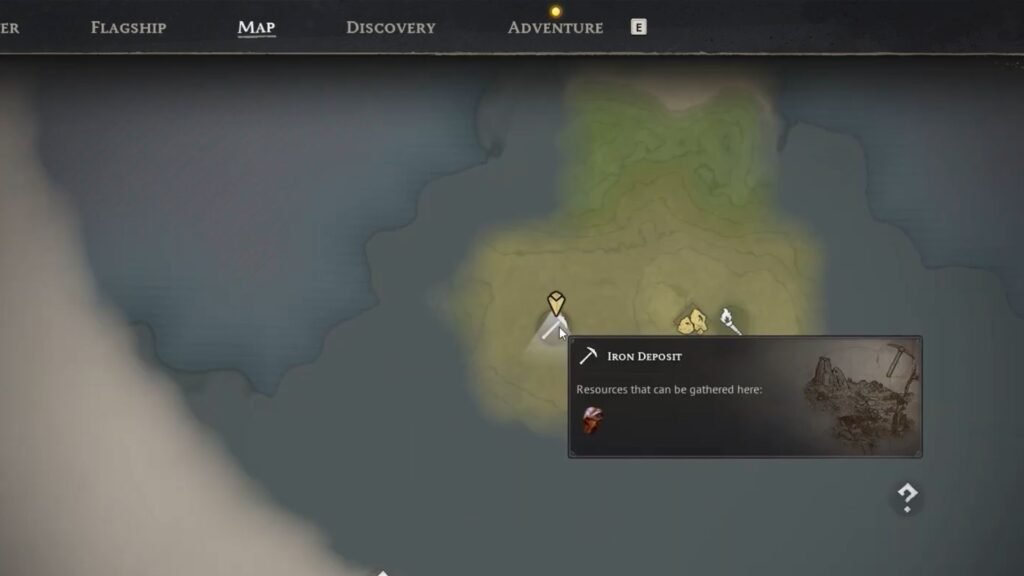Viewport: 1024px width, 576px height.
Task: Click the torch map marker
Action: [729, 320]
